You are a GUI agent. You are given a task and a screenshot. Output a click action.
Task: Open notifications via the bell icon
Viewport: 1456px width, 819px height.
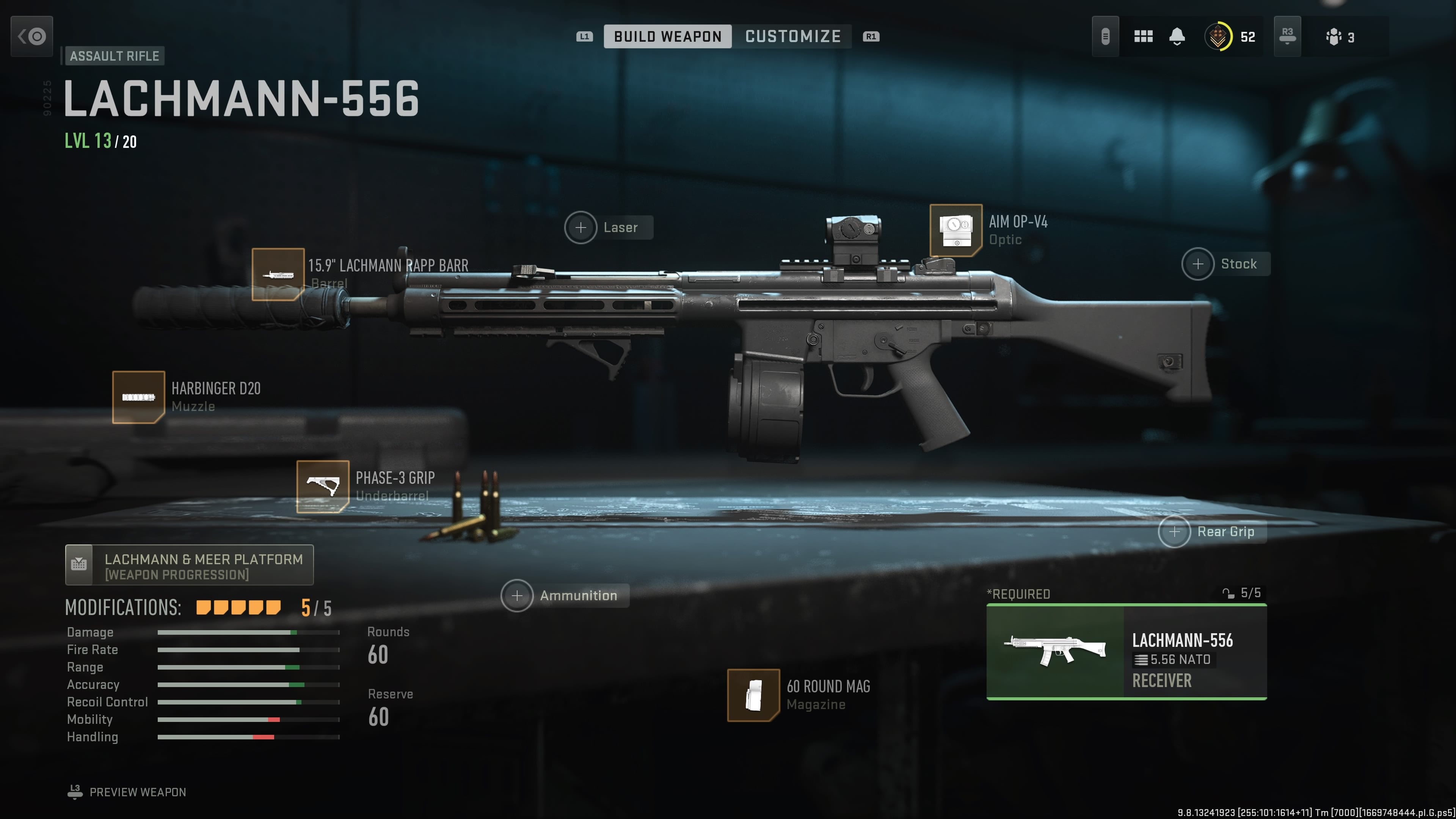pyautogui.click(x=1177, y=36)
